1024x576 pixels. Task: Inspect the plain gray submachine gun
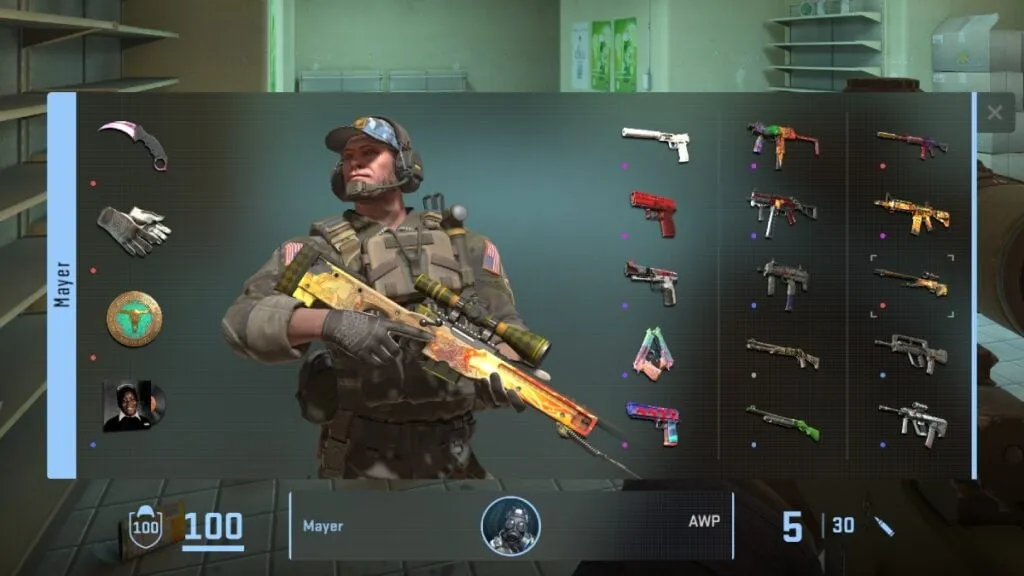pyautogui.click(x=783, y=279)
